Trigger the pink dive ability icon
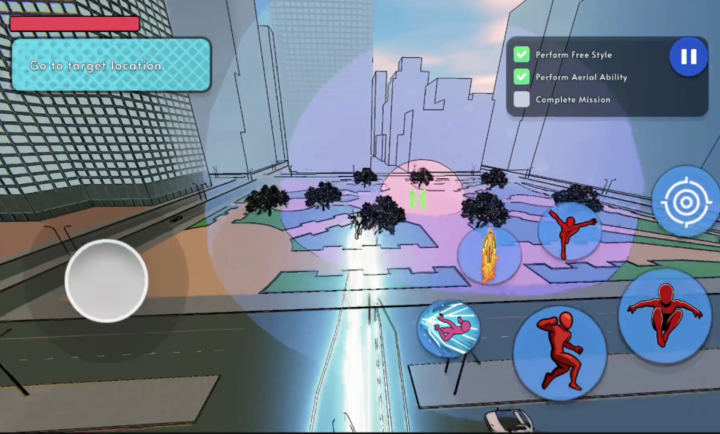The height and width of the screenshot is (434, 720). [449, 328]
